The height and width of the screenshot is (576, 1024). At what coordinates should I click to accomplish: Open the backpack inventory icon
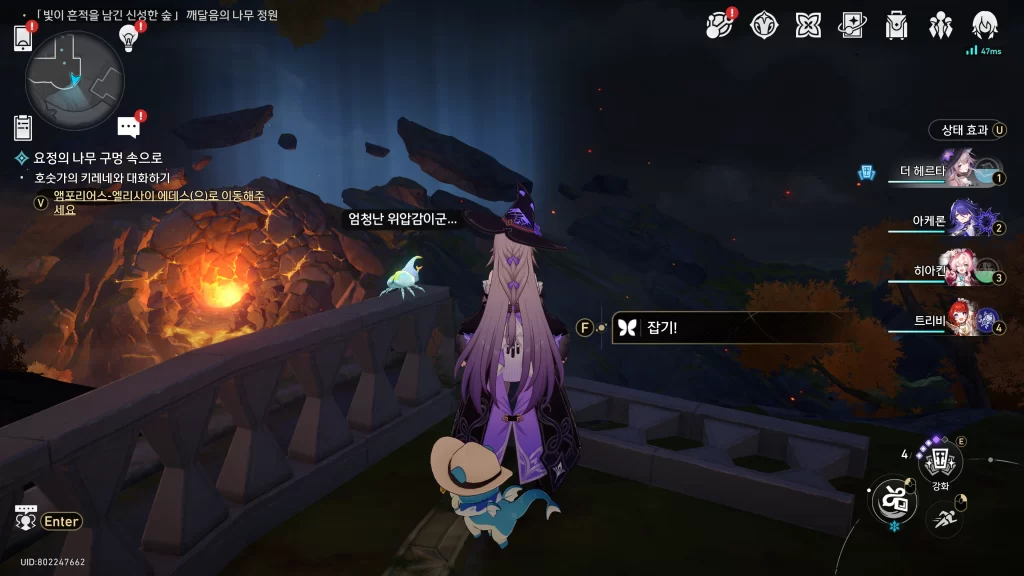(896, 25)
